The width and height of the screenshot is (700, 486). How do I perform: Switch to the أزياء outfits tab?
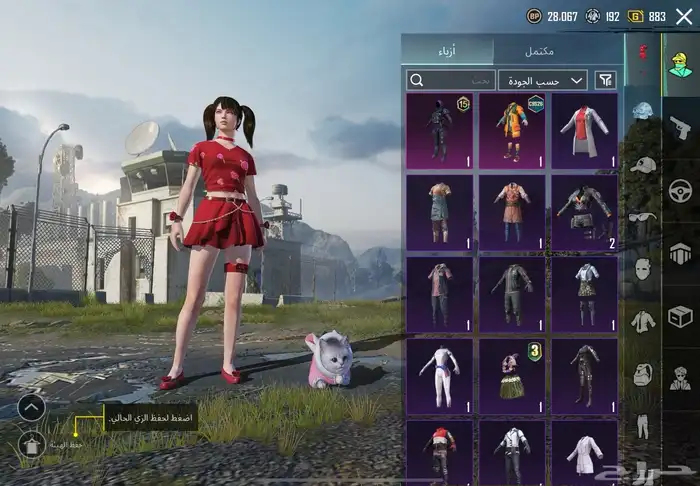click(448, 50)
